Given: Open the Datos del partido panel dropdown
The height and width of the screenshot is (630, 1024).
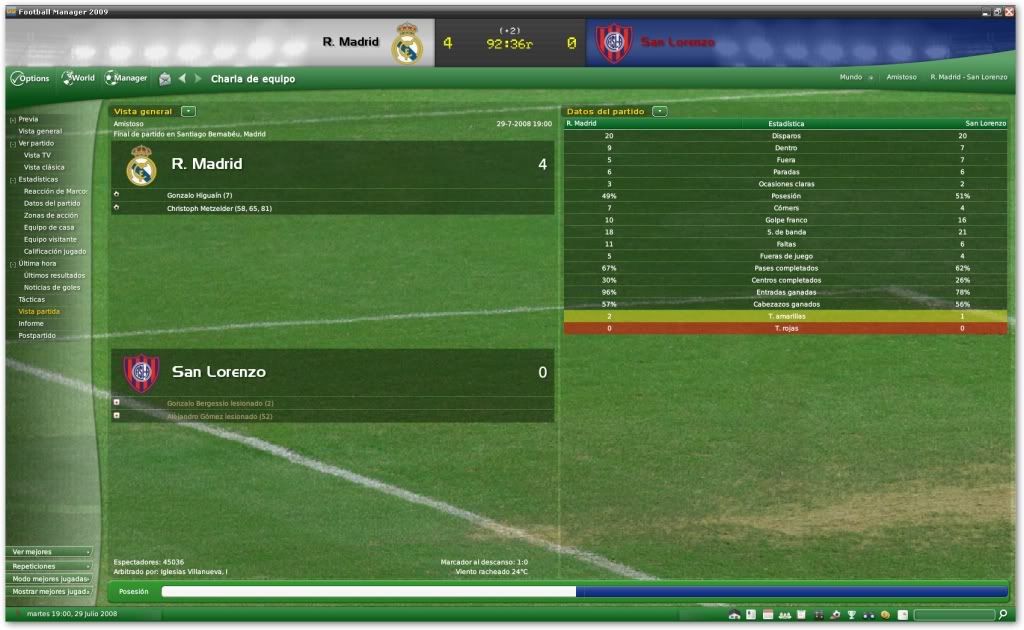Looking at the screenshot, I should click(659, 111).
